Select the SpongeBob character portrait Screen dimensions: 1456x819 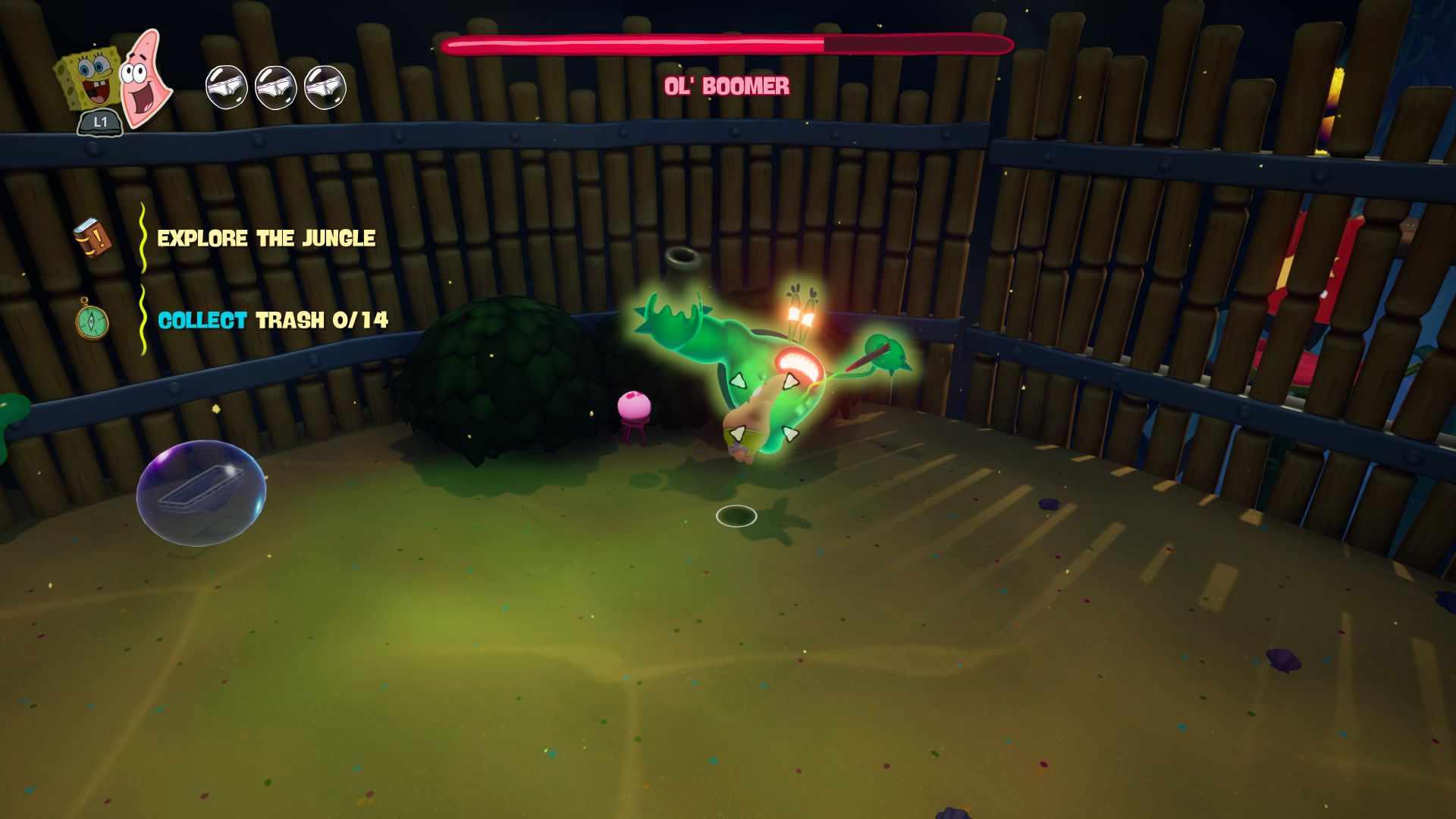point(88,77)
